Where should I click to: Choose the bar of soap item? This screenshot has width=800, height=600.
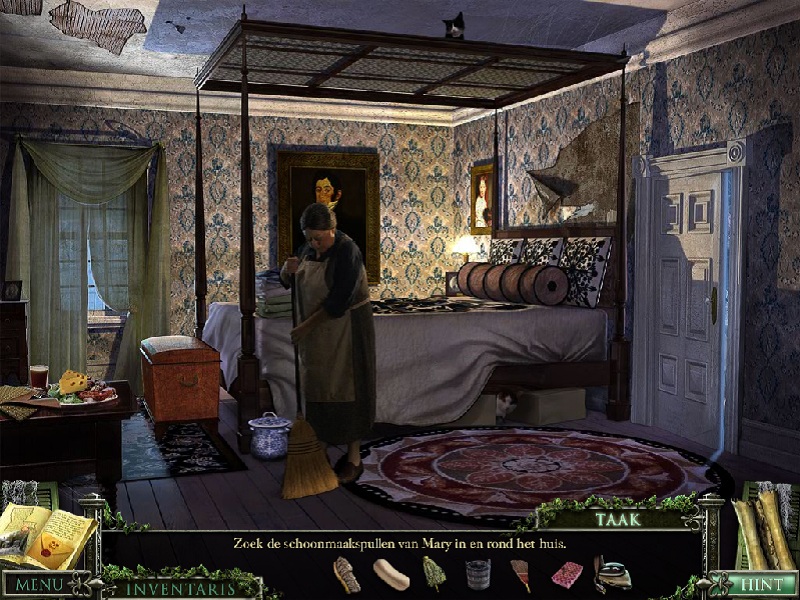[x=391, y=574]
